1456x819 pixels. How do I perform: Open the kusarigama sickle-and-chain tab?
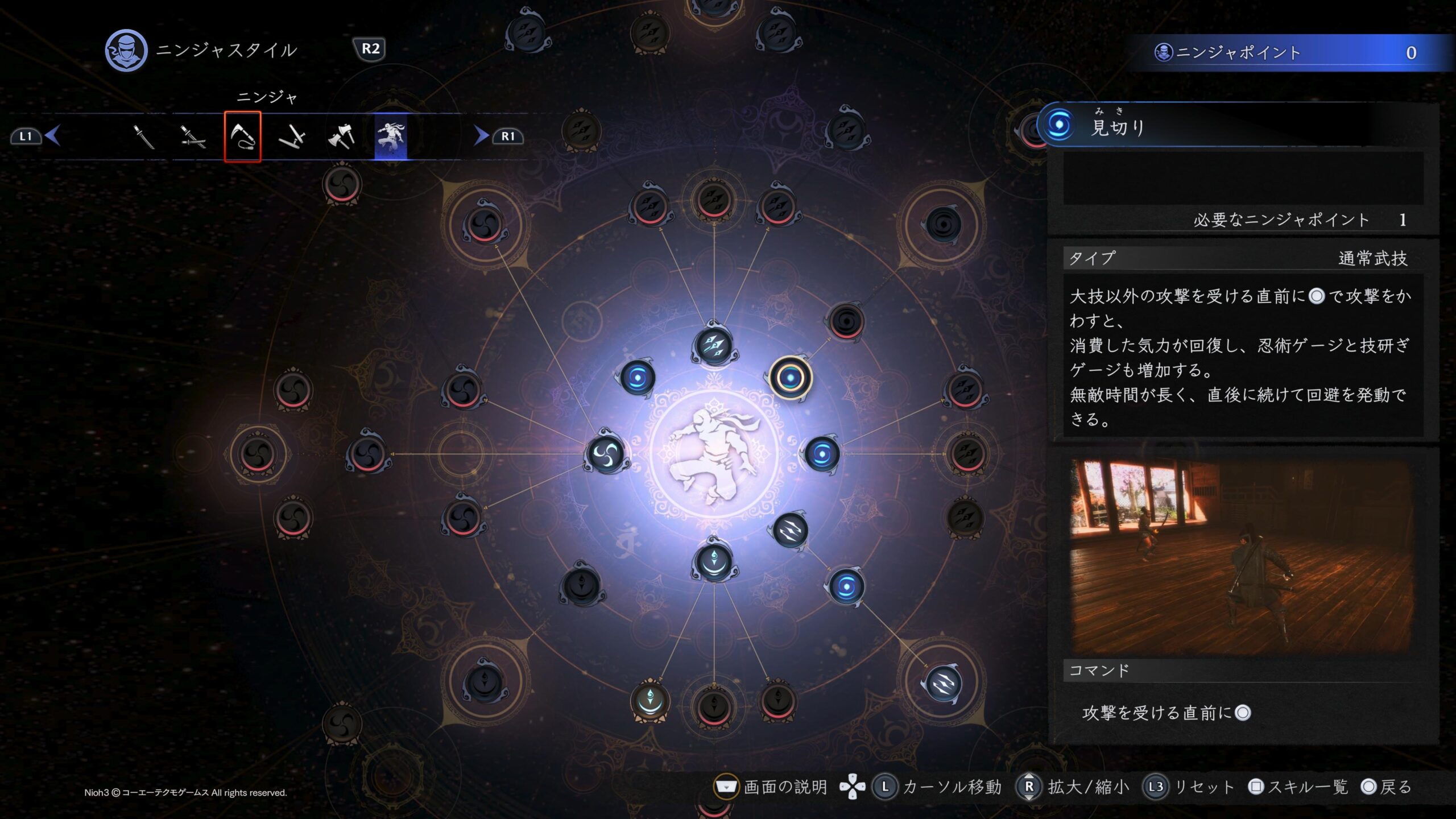click(243, 136)
